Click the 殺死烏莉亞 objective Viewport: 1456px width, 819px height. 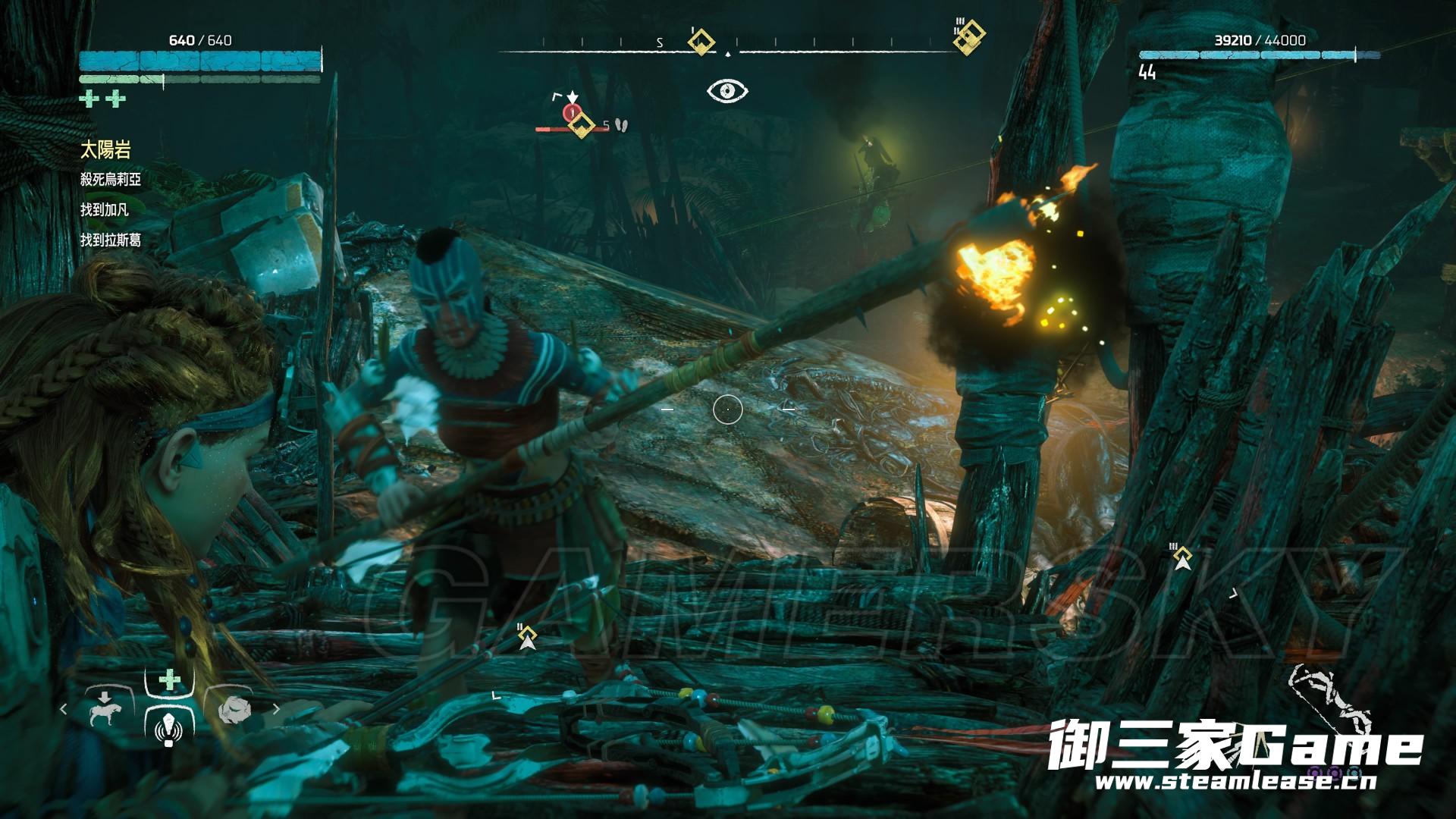[x=111, y=180]
